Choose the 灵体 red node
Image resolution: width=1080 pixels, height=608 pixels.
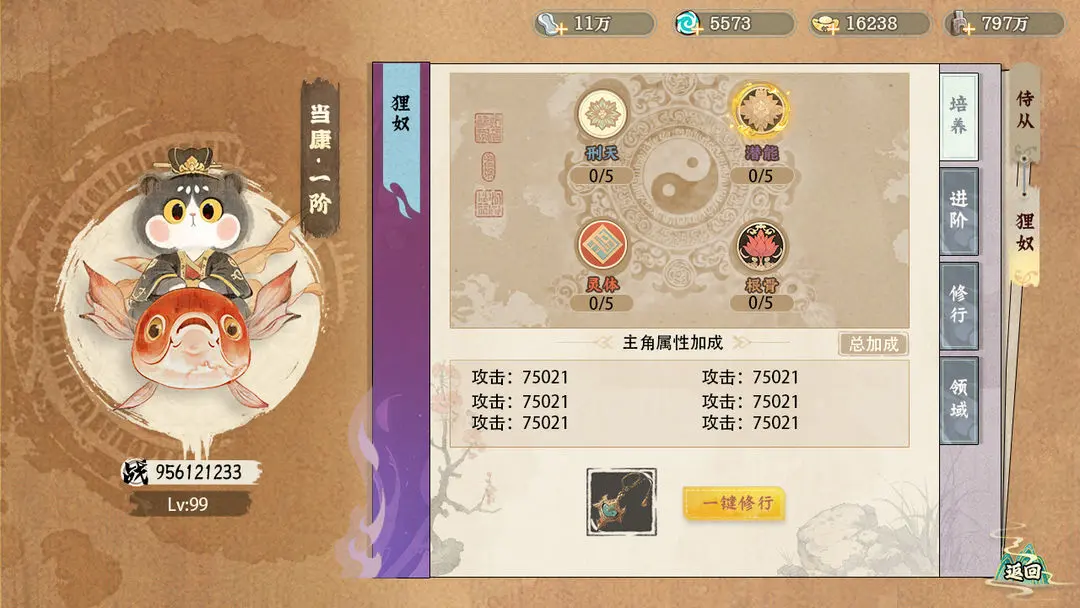point(601,246)
